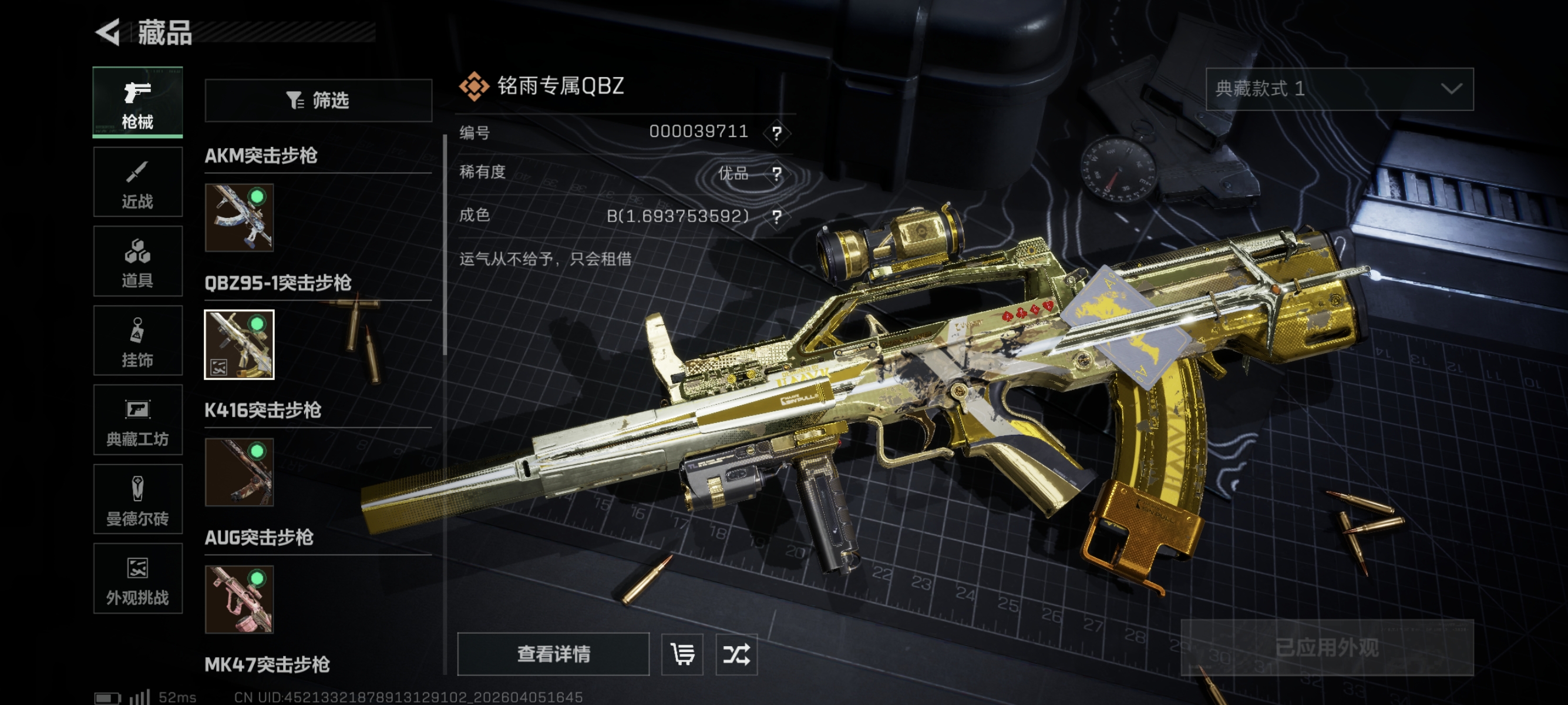Pick the K416 assault rifle skin thumbnail
Viewport: 1568px width, 705px height.
[239, 472]
